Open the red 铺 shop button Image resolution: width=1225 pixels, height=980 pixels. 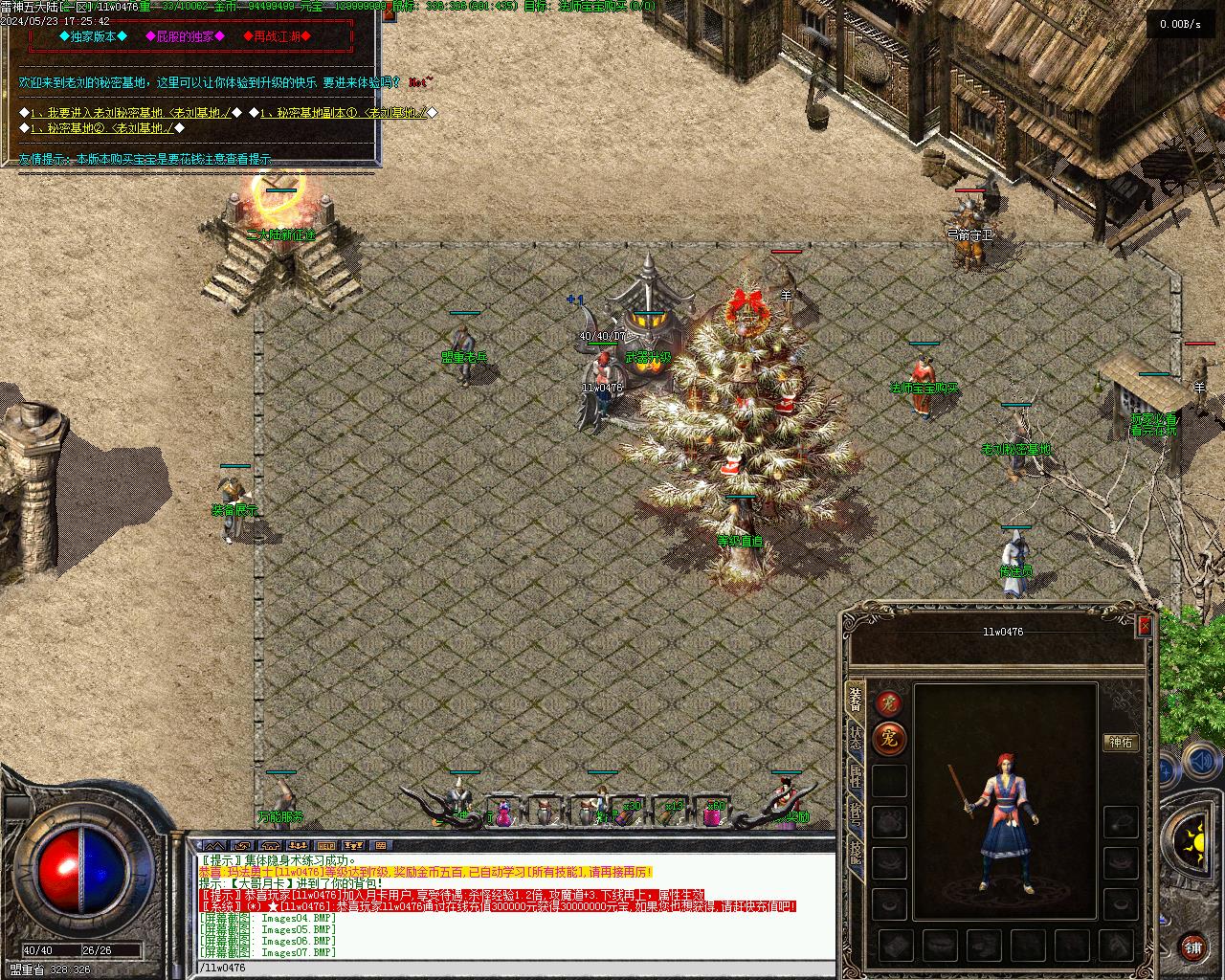pyautogui.click(x=1192, y=947)
